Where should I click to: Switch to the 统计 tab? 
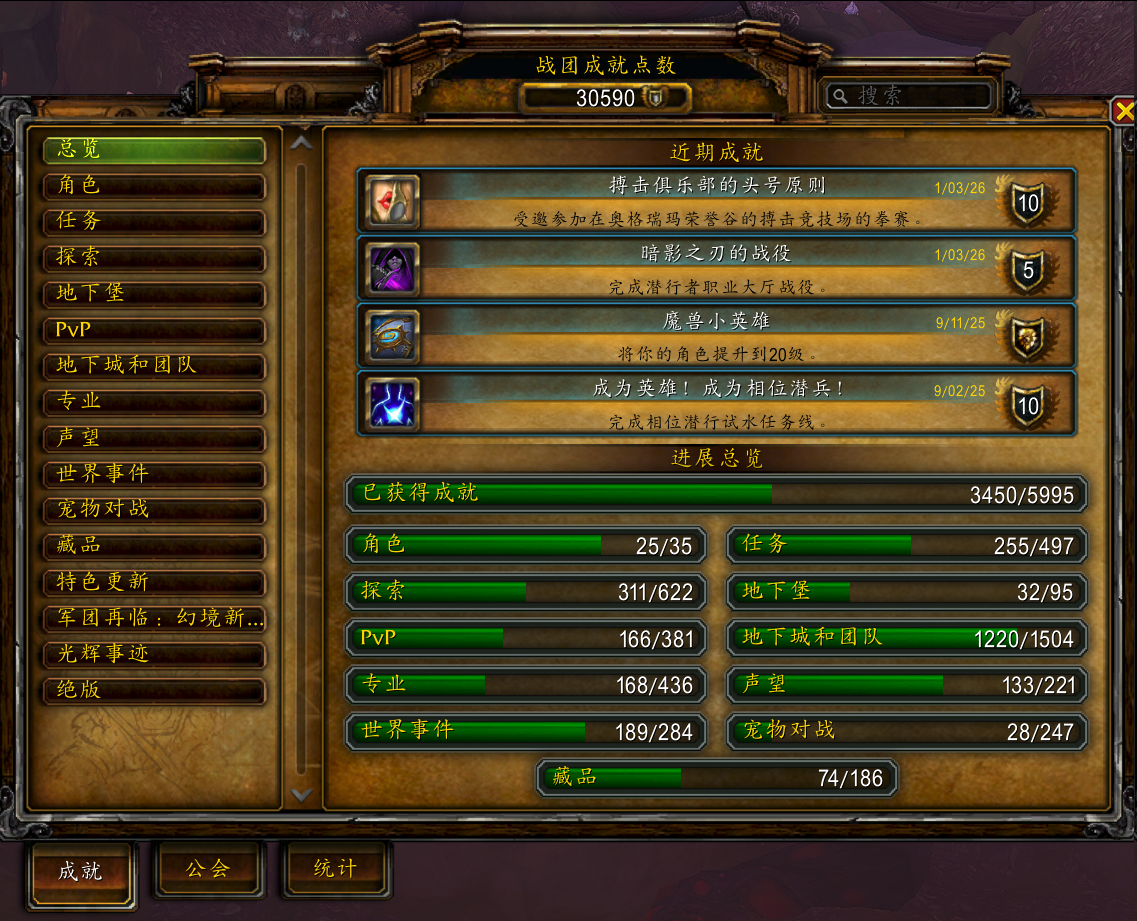335,869
